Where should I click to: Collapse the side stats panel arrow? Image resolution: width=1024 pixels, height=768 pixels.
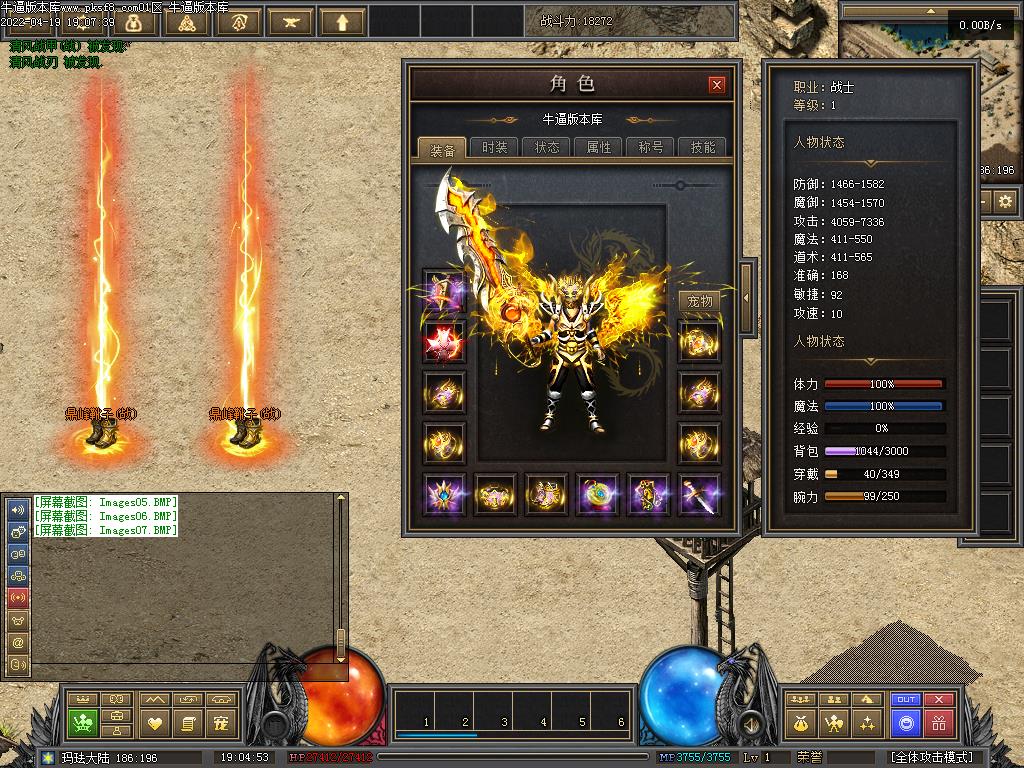pyautogui.click(x=745, y=287)
